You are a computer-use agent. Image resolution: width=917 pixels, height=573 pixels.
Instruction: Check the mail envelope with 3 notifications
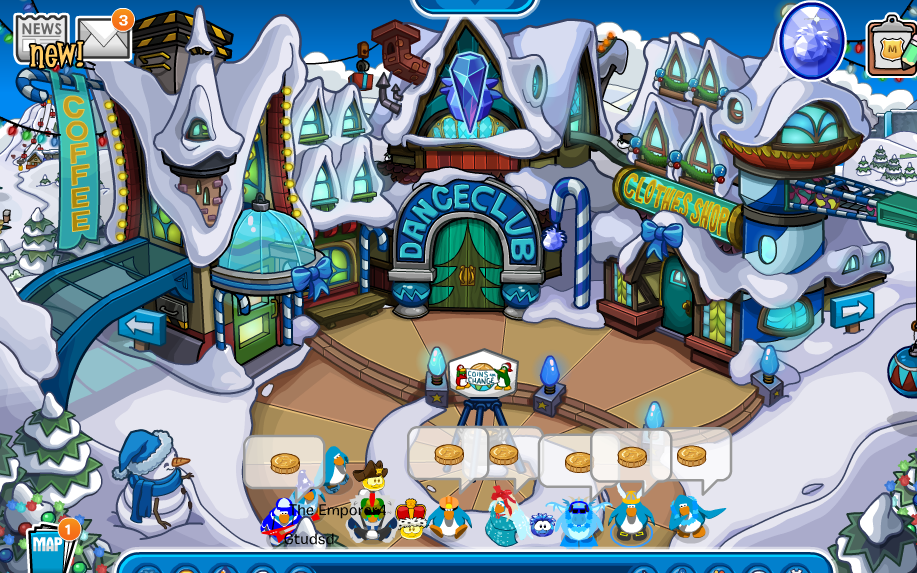(x=102, y=39)
